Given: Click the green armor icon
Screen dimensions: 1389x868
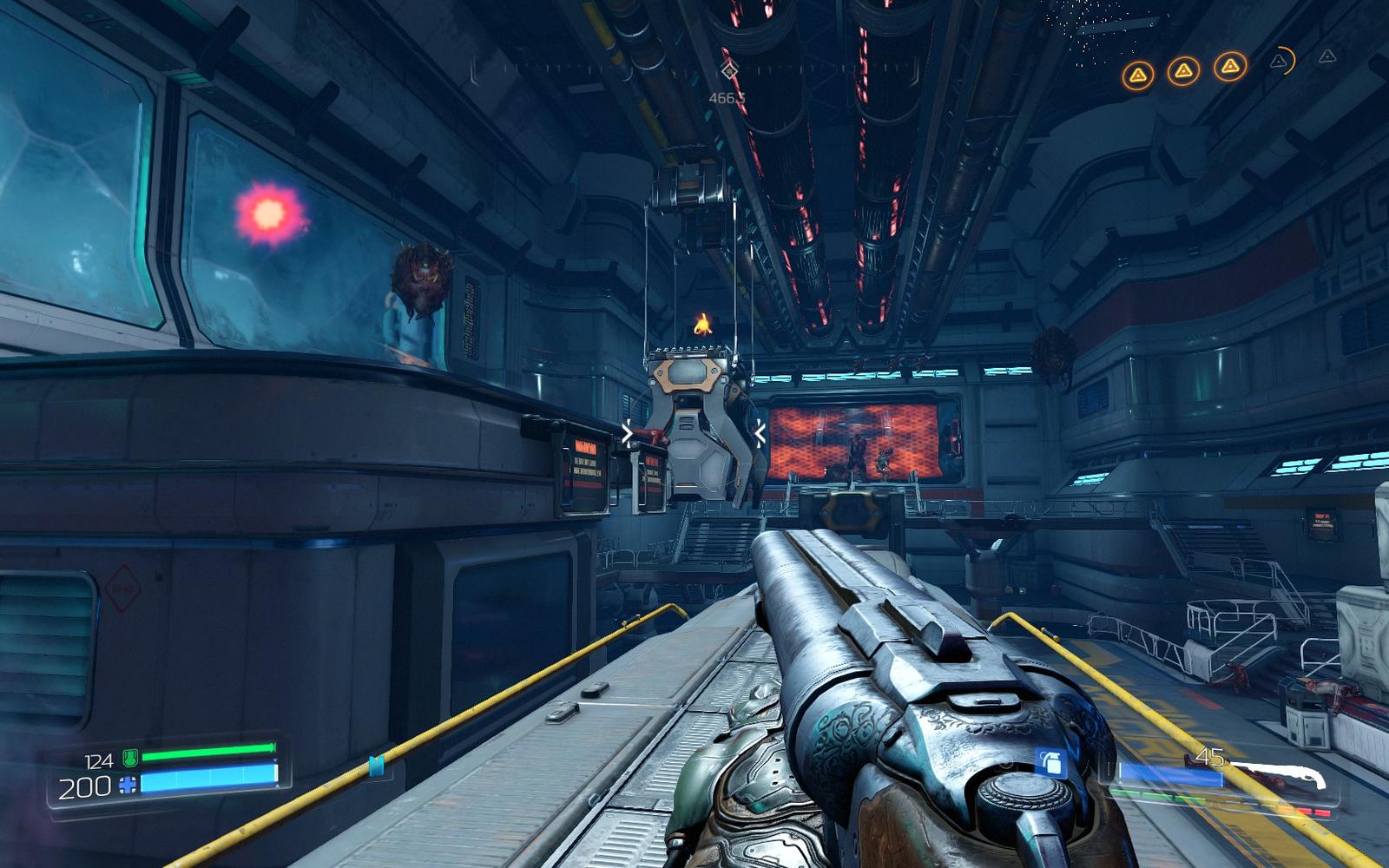Looking at the screenshot, I should [130, 759].
